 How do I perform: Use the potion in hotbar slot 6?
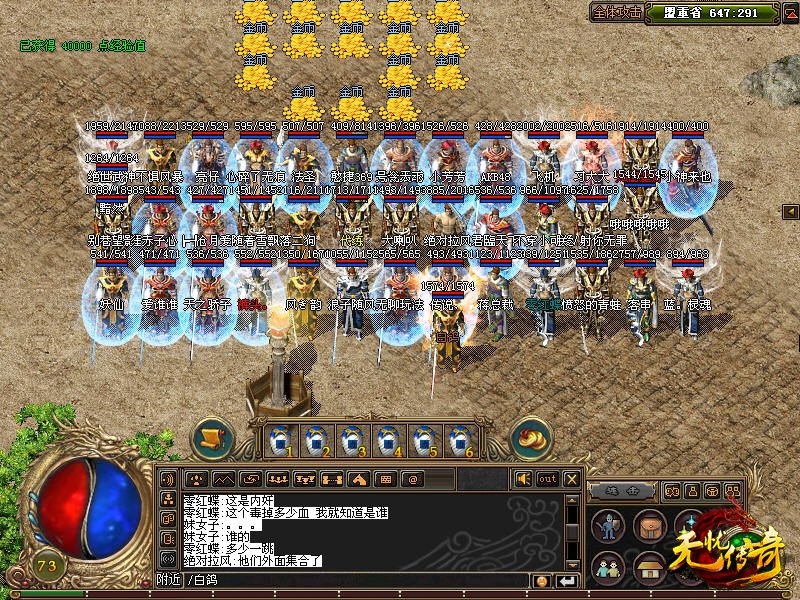point(458,439)
